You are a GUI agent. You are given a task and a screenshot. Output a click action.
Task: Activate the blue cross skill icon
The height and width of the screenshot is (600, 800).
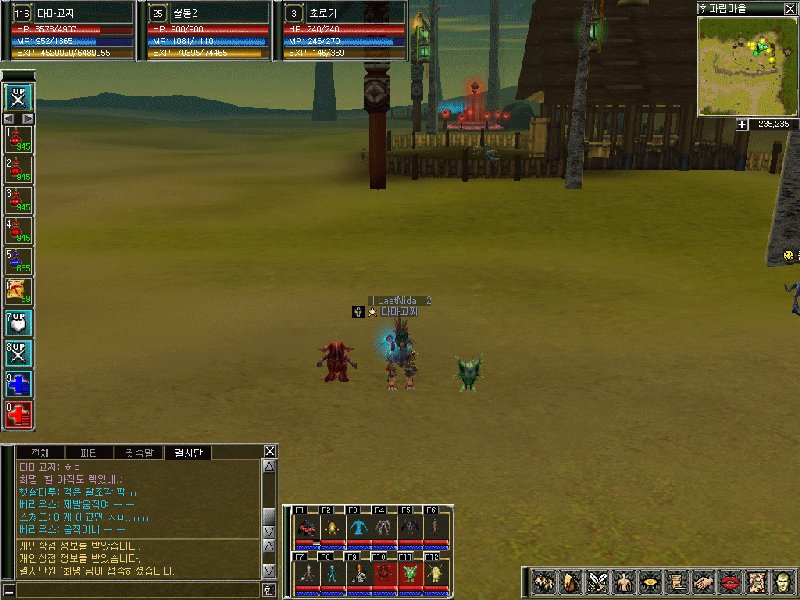tap(19, 383)
